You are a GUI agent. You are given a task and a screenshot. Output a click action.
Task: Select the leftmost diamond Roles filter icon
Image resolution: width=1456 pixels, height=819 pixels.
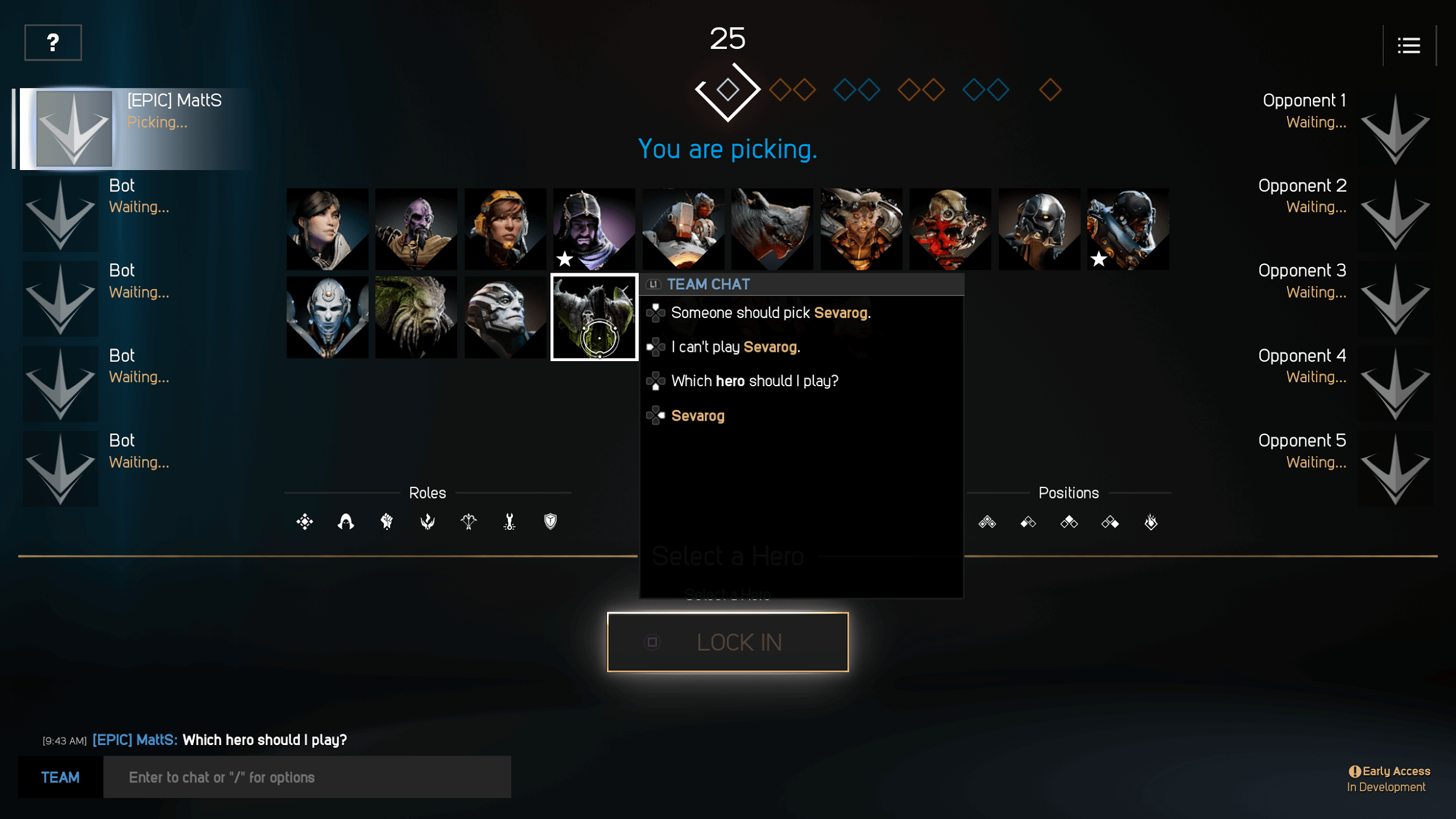coord(305,521)
